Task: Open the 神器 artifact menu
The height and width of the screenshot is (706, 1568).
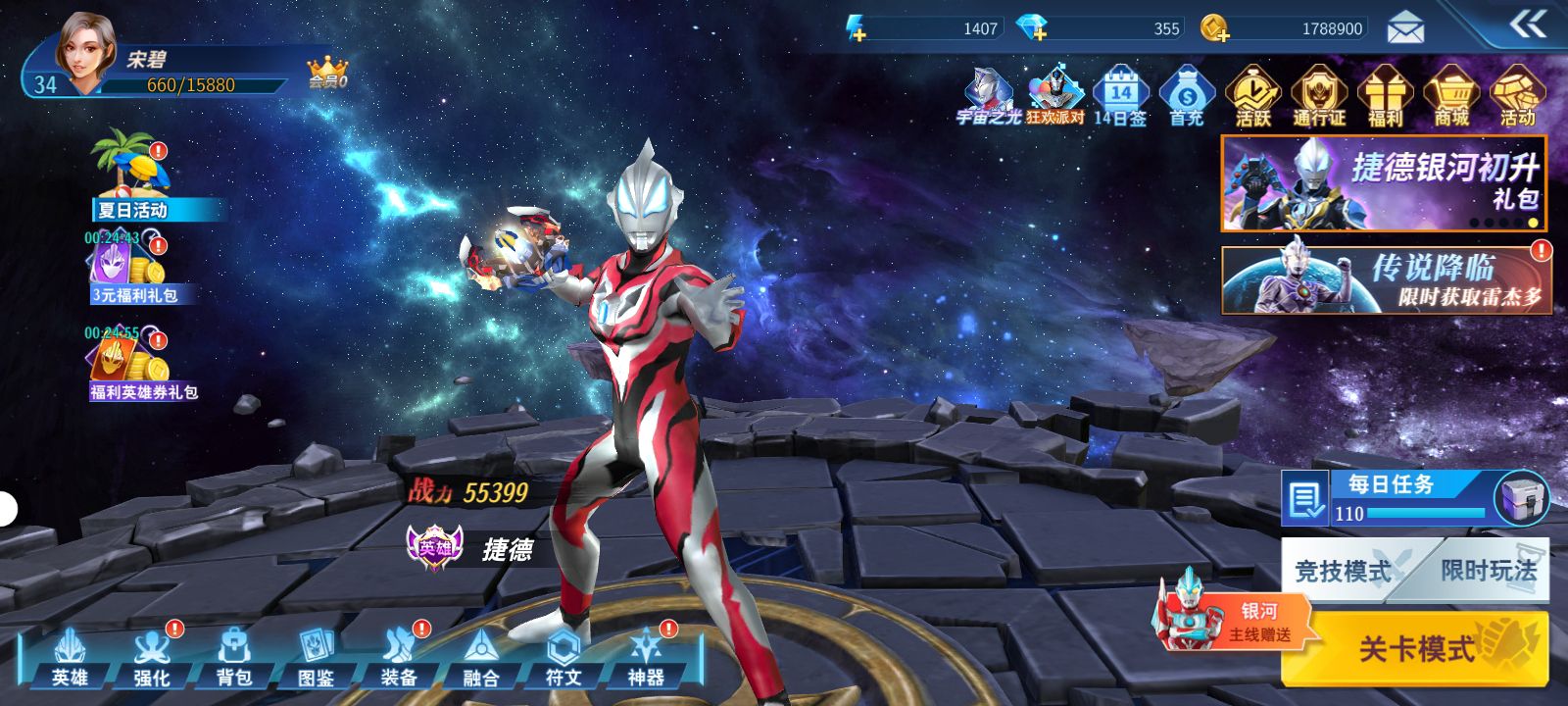Action: pyautogui.click(x=646, y=659)
